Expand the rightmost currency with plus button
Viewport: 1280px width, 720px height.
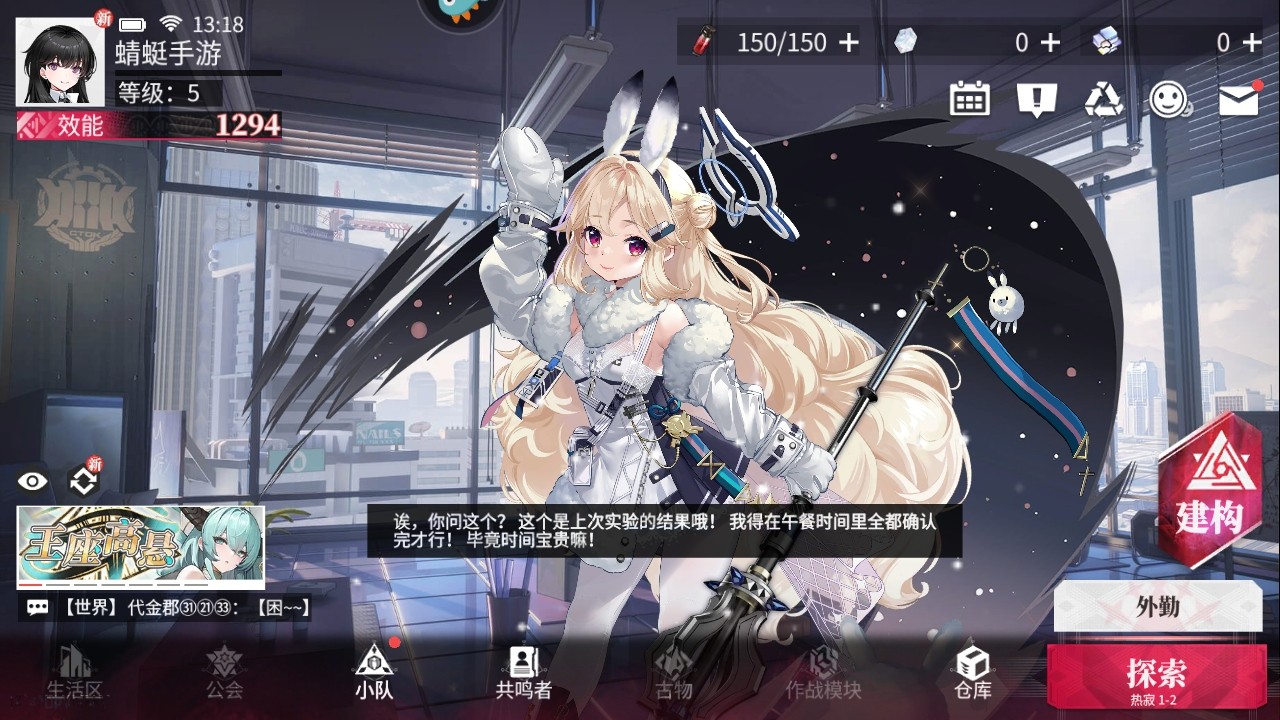1252,44
